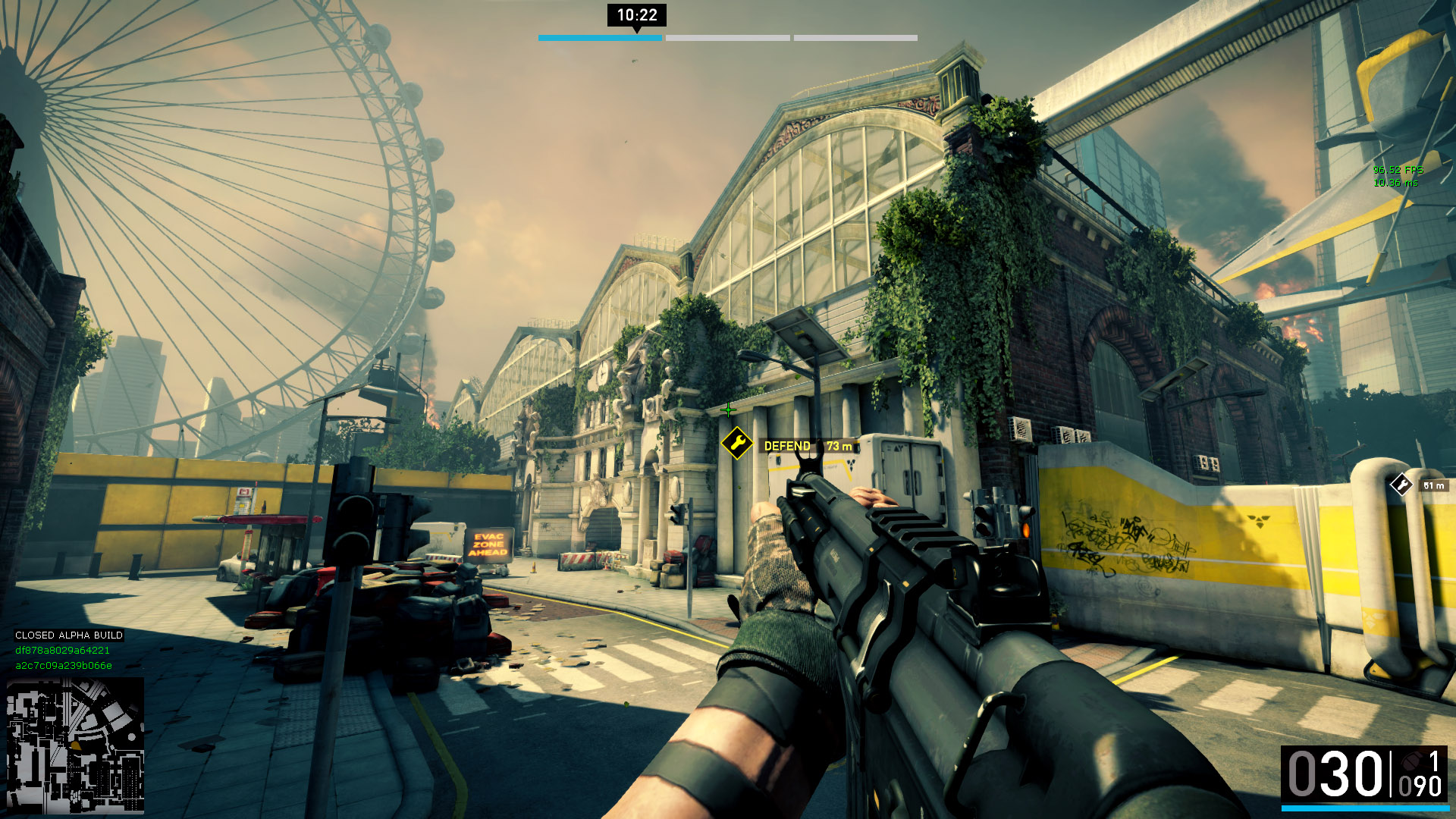Screen dimensions: 1456x819
Task: Click the white wrench objective marker at 51 m
Action: coord(1401,485)
